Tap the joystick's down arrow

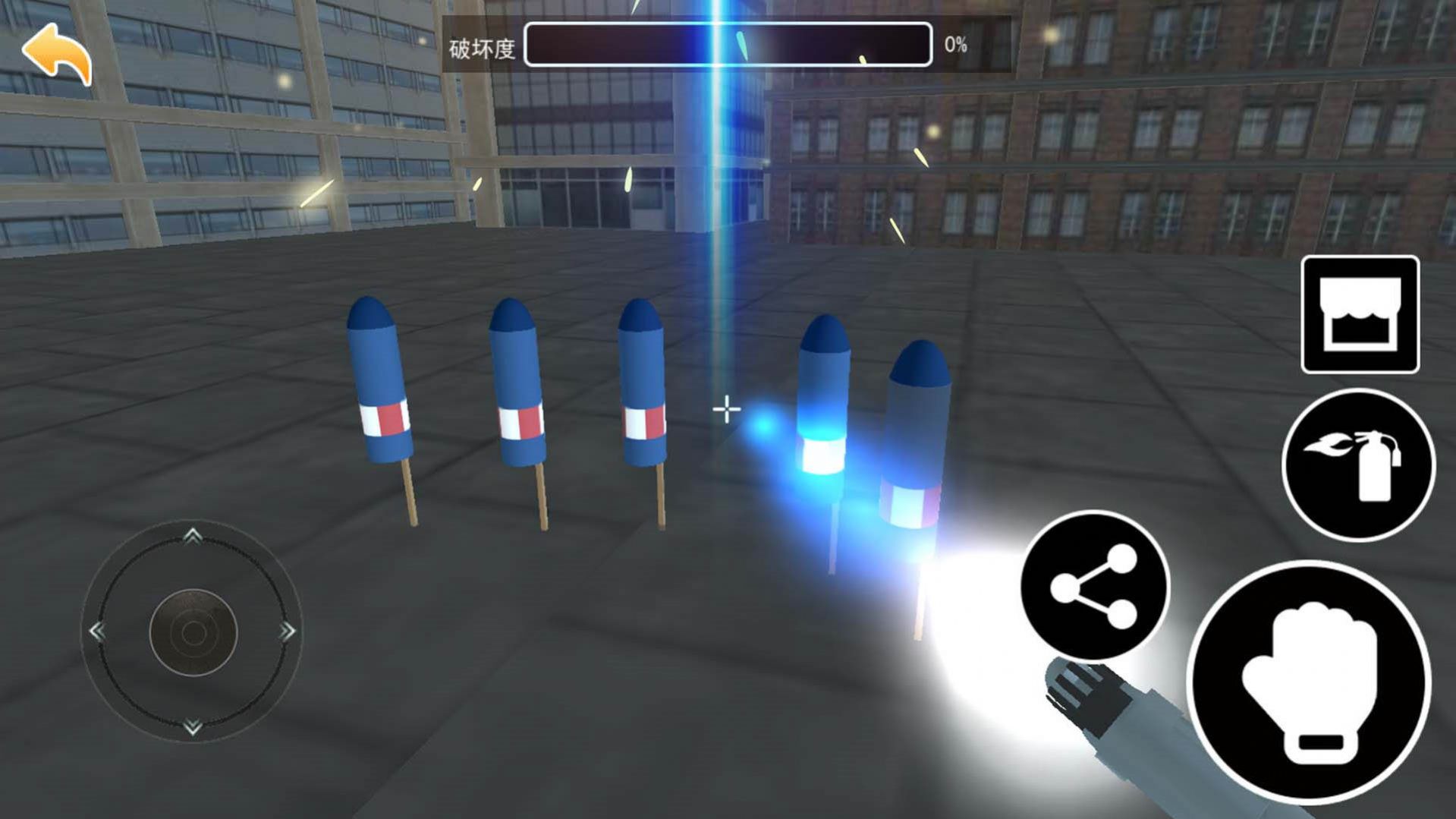(x=193, y=727)
